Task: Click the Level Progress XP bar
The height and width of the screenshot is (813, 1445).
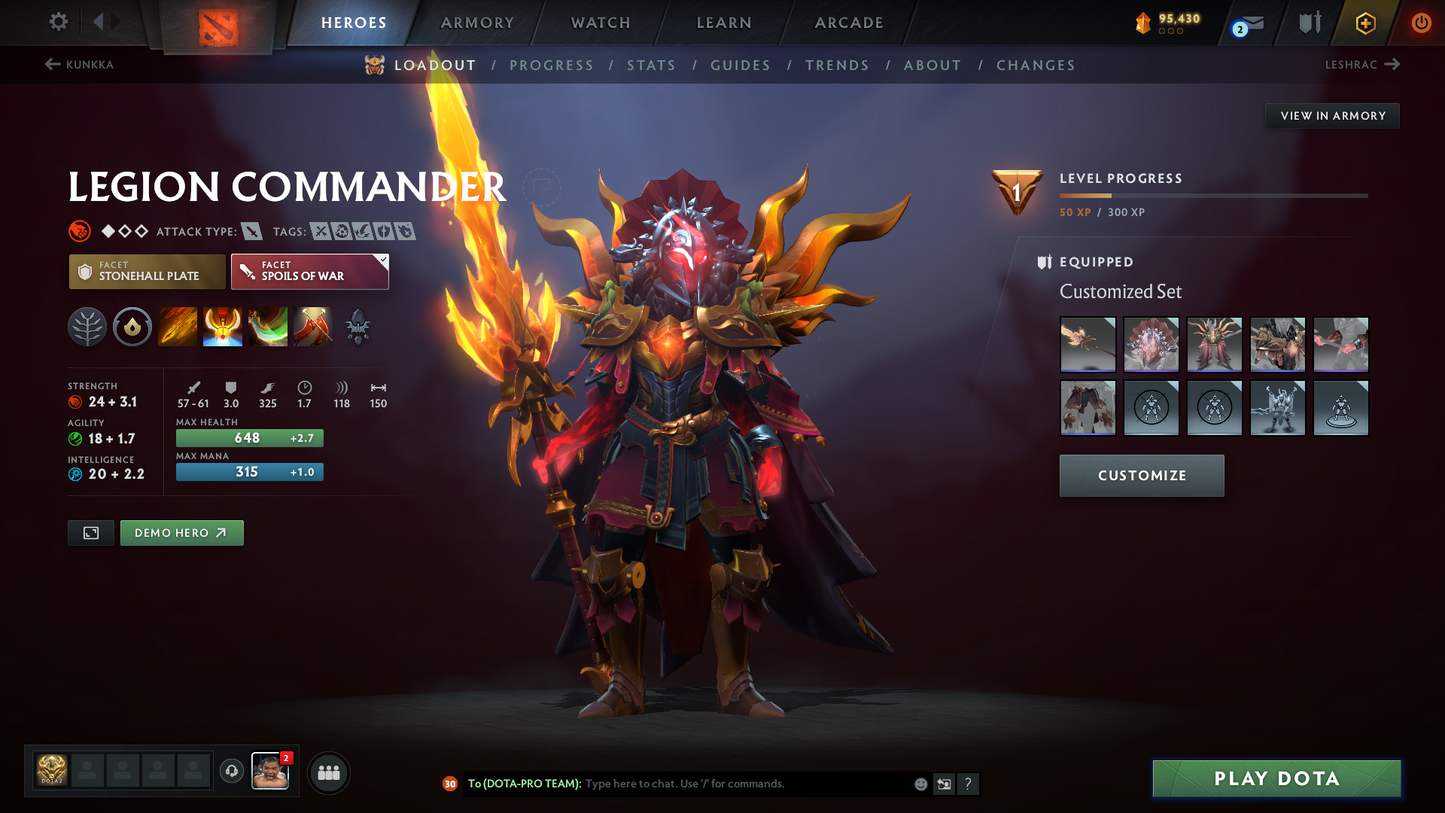Action: pos(1213,196)
